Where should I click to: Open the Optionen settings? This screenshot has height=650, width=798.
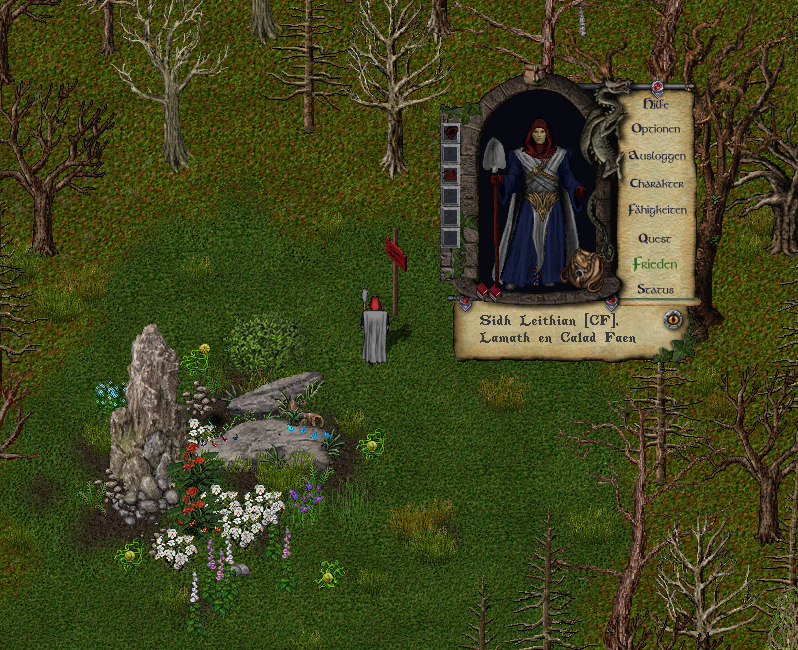tap(656, 129)
